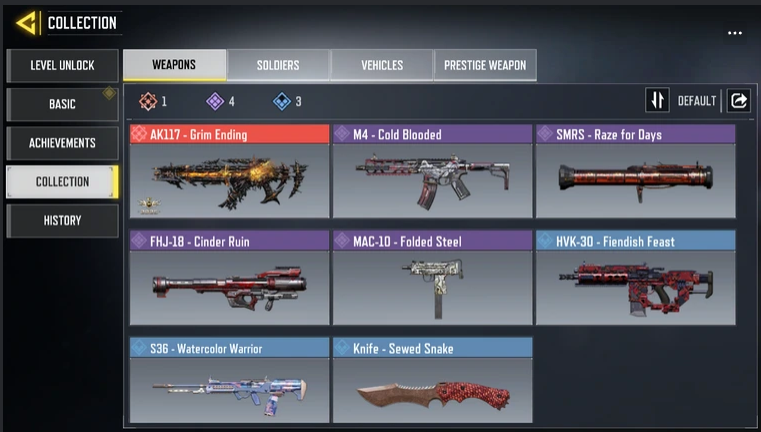The image size is (761, 432).
Task: Open the Level Unlock section
Action: point(62,66)
